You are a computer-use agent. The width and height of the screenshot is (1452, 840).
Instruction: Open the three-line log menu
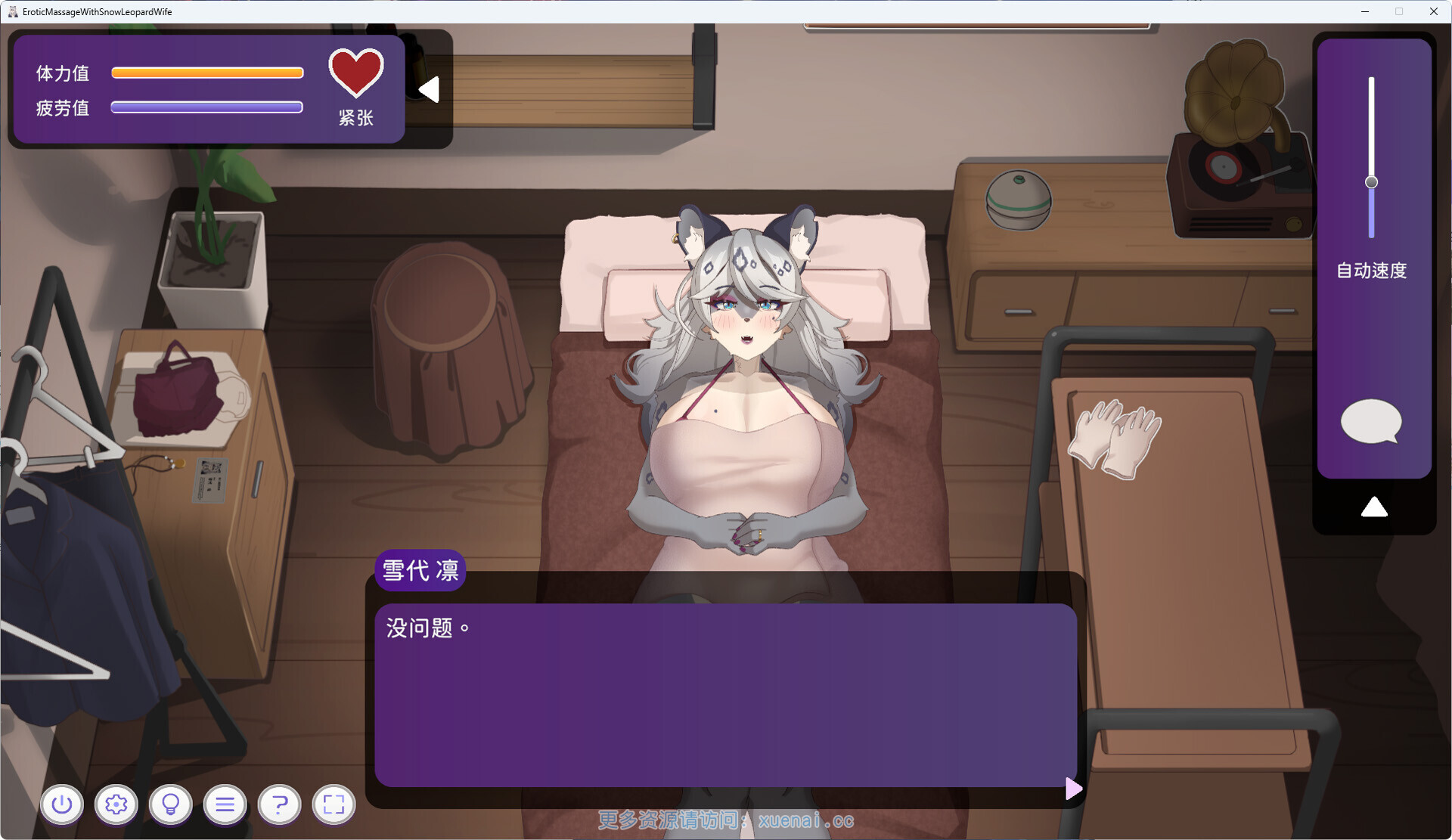pos(225,804)
